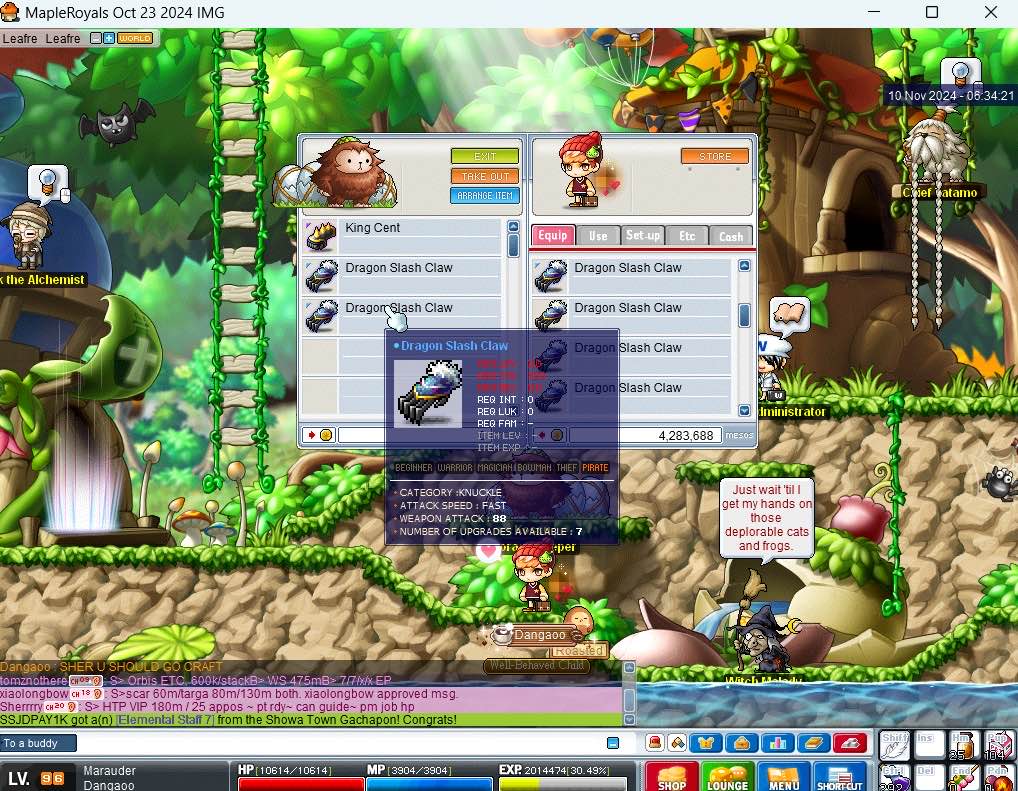The image size is (1018, 791).
Task: Close the MapleRoyals game window
Action: [x=990, y=13]
